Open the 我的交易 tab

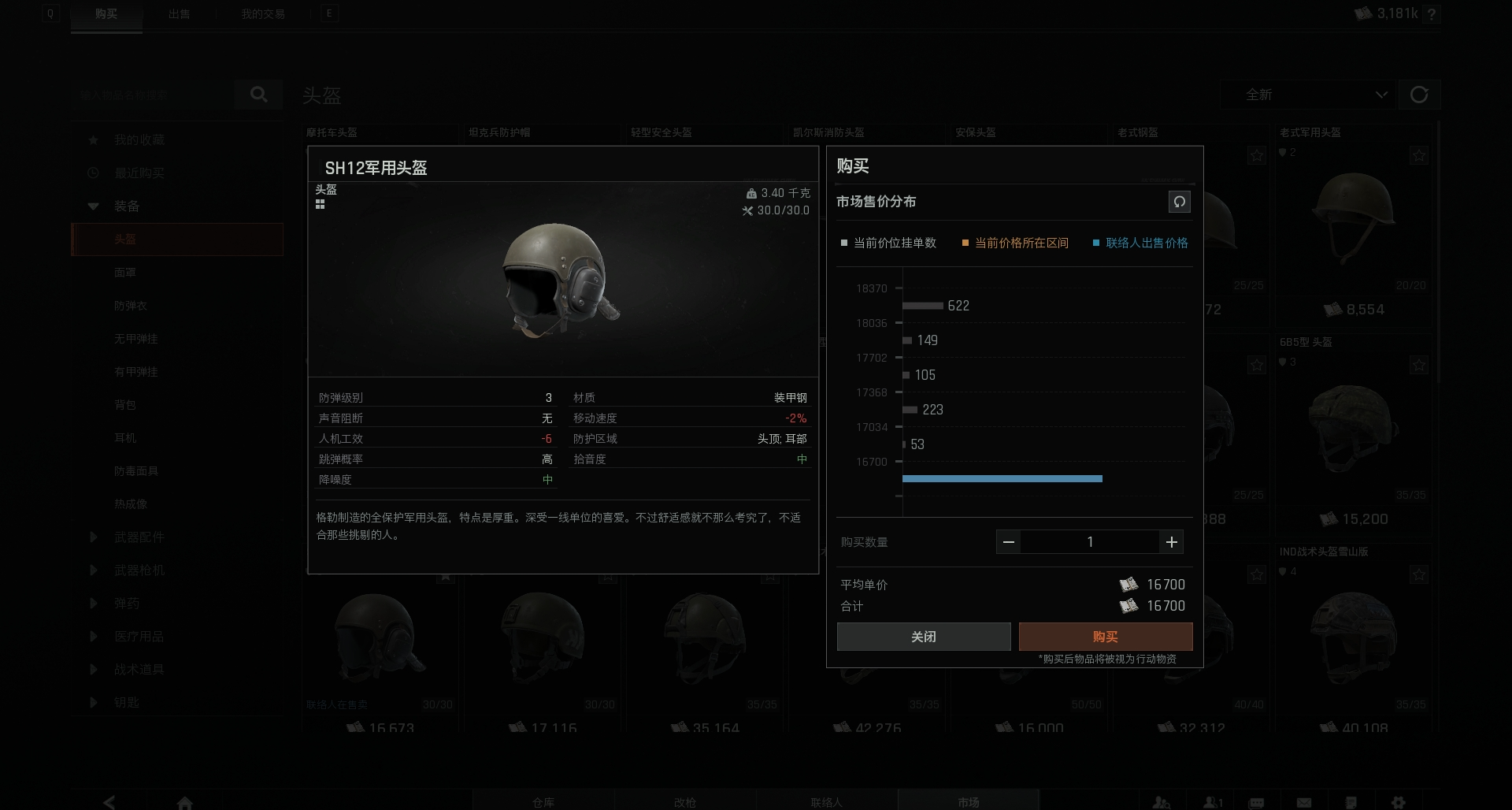[262, 13]
